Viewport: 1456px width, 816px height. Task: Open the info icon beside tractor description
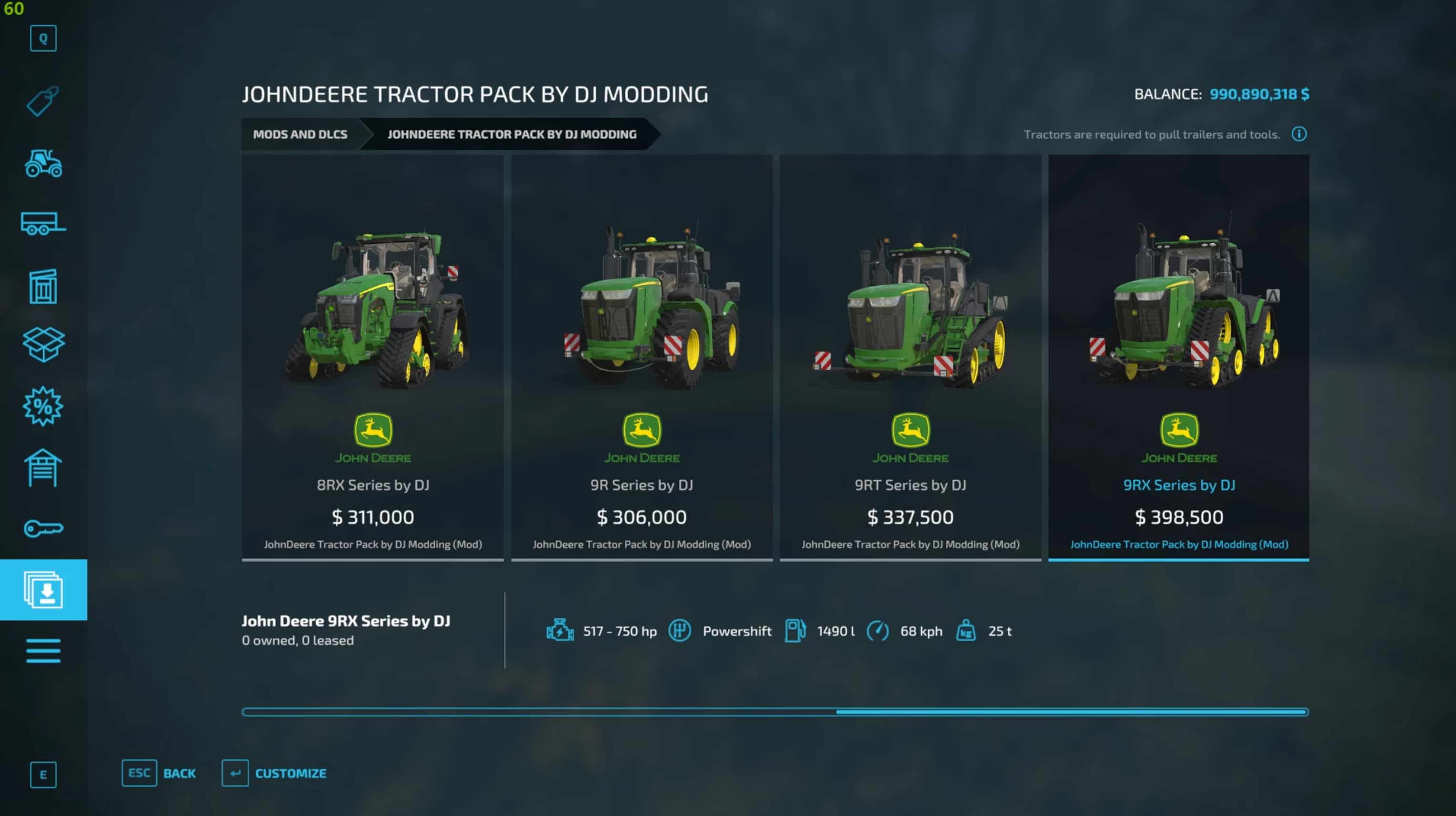click(x=1298, y=134)
